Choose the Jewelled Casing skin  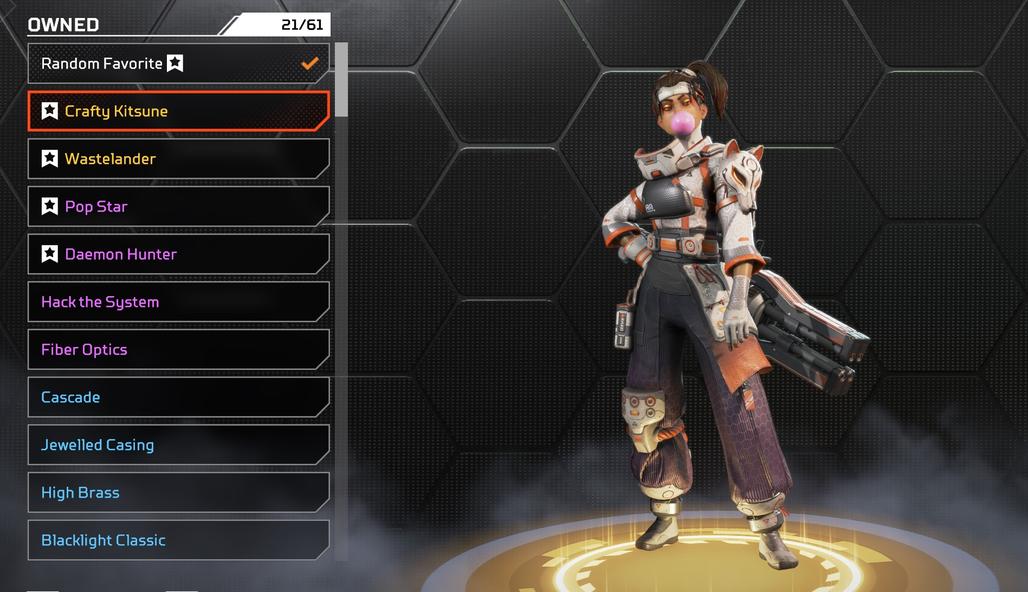pos(178,445)
